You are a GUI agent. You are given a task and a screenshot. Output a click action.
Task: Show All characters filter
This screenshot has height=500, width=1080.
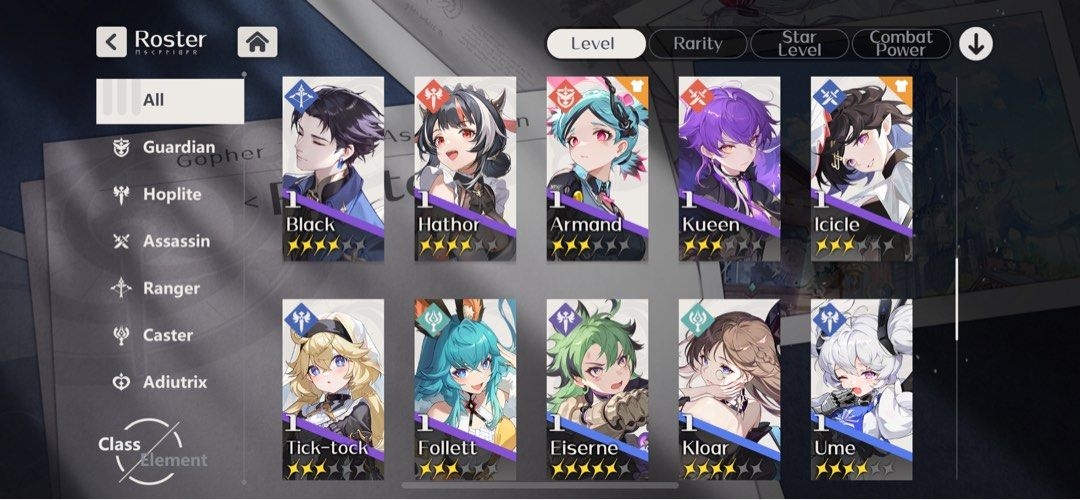click(x=170, y=100)
